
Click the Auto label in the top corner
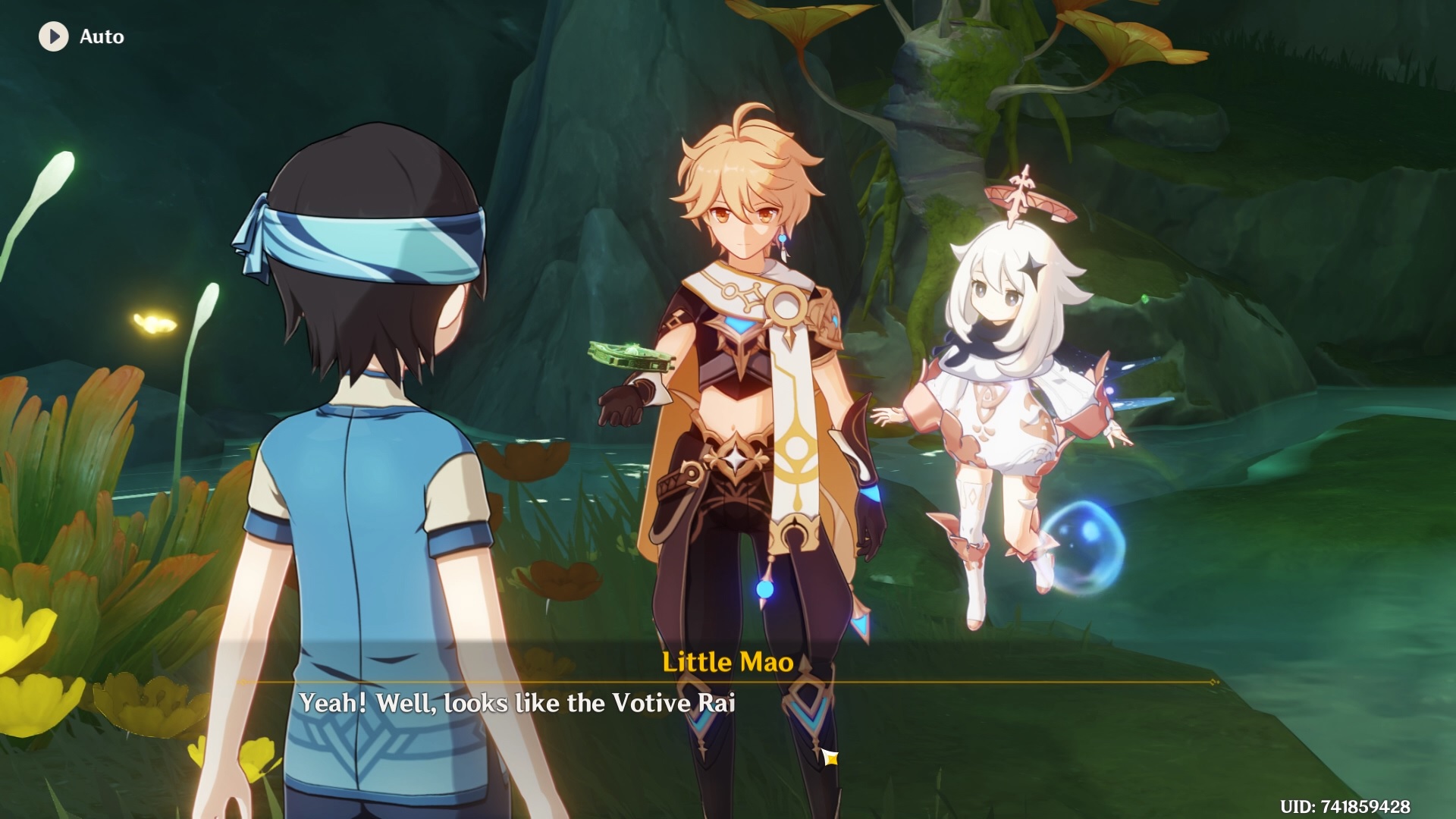[101, 36]
